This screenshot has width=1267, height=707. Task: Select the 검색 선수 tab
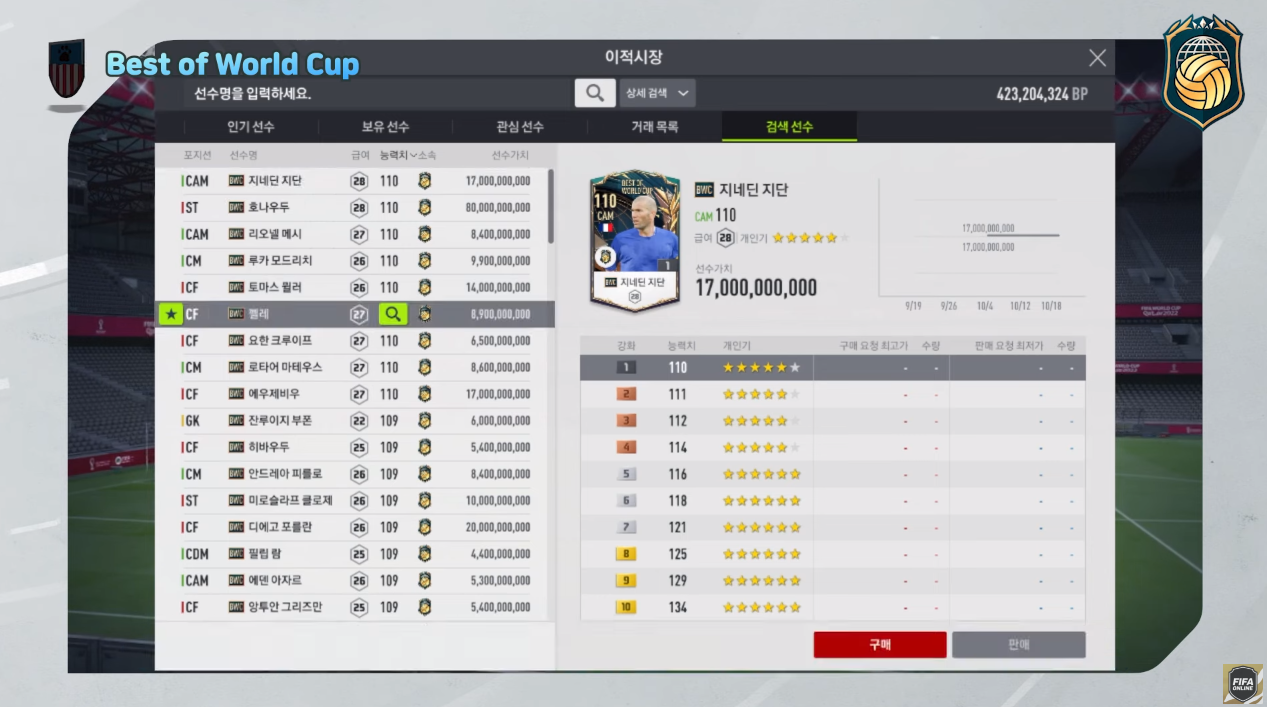click(789, 127)
